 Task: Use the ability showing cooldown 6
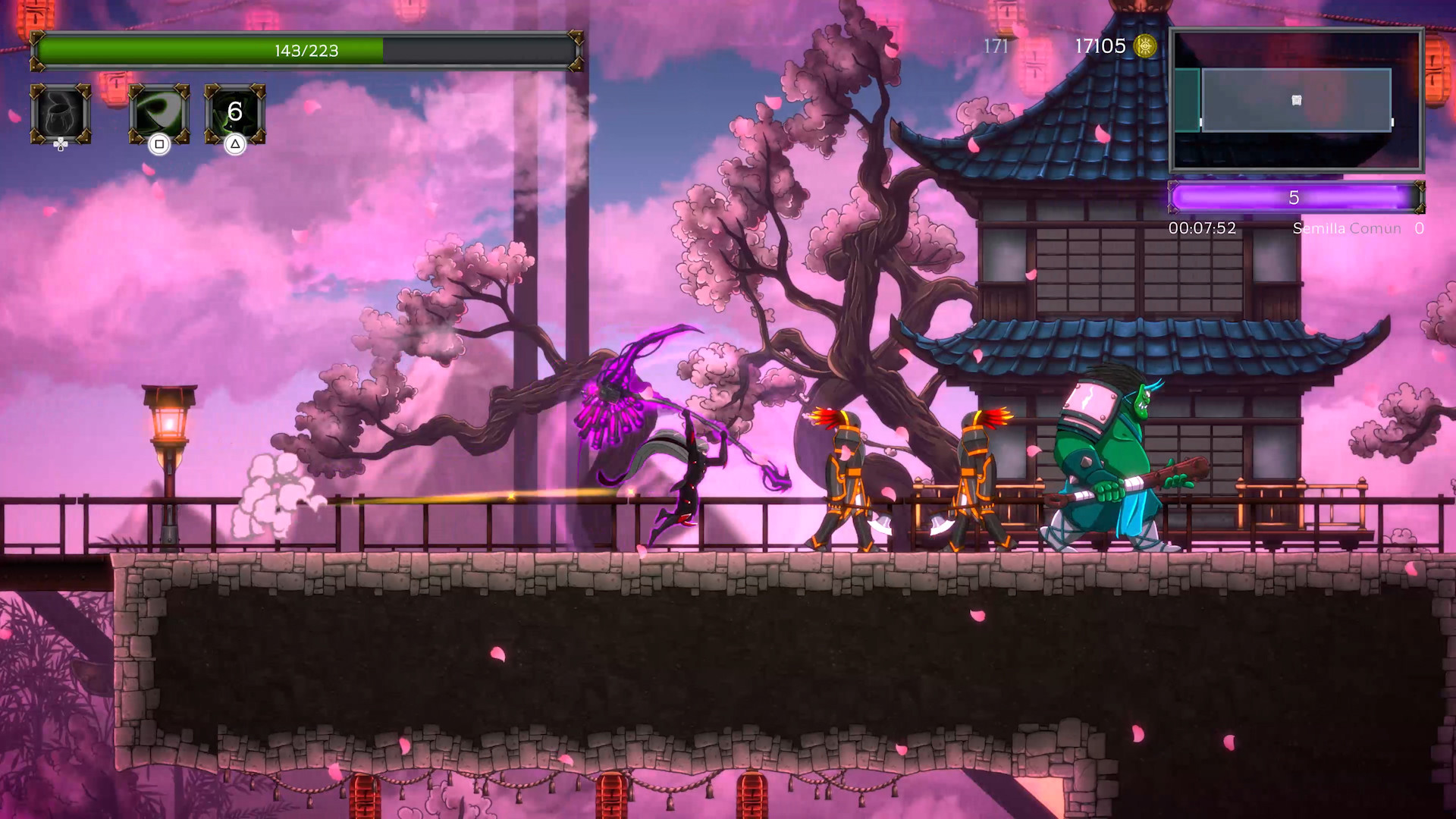click(x=235, y=114)
